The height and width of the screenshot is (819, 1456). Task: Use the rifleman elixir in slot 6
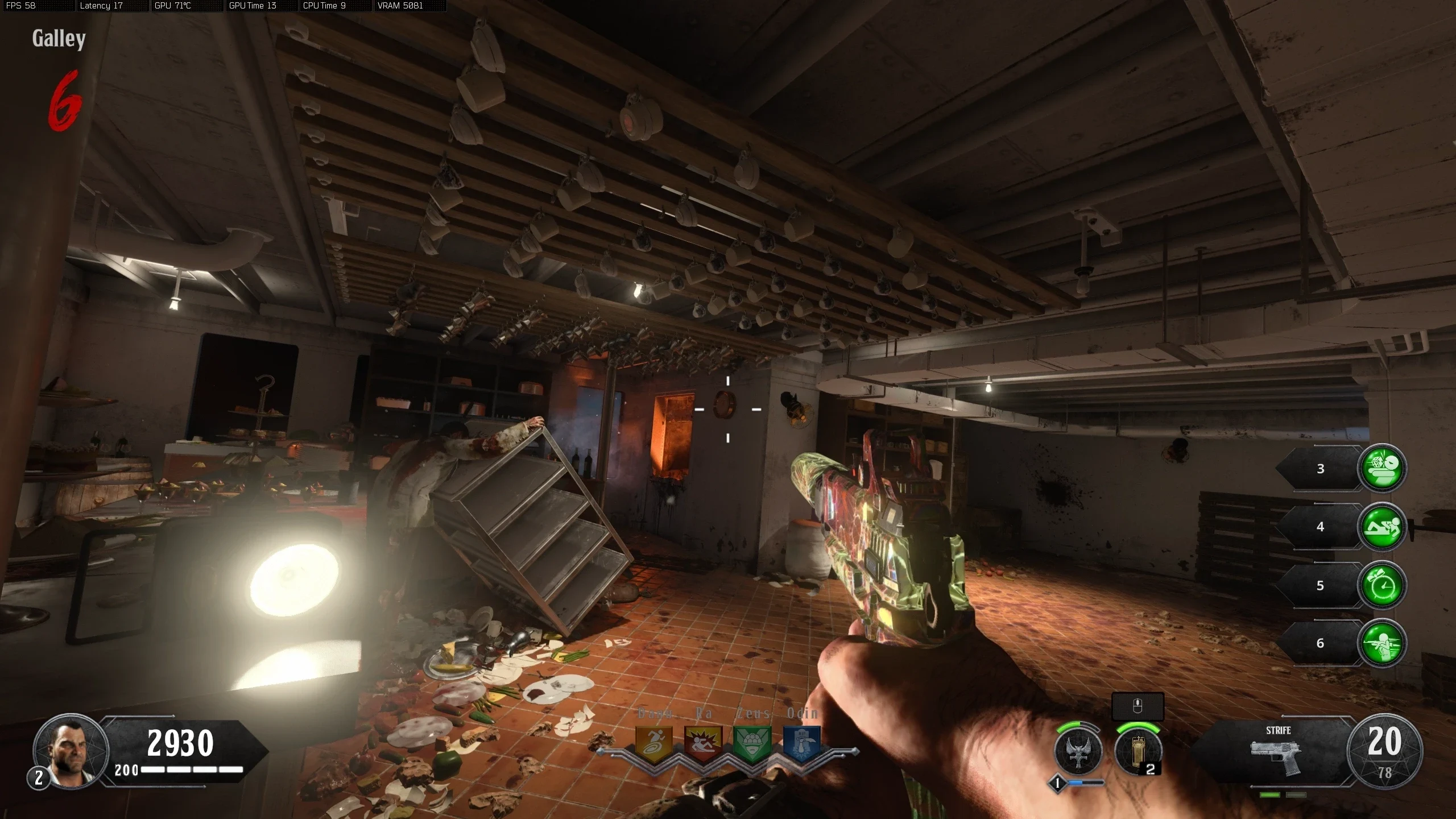pos(1381,643)
